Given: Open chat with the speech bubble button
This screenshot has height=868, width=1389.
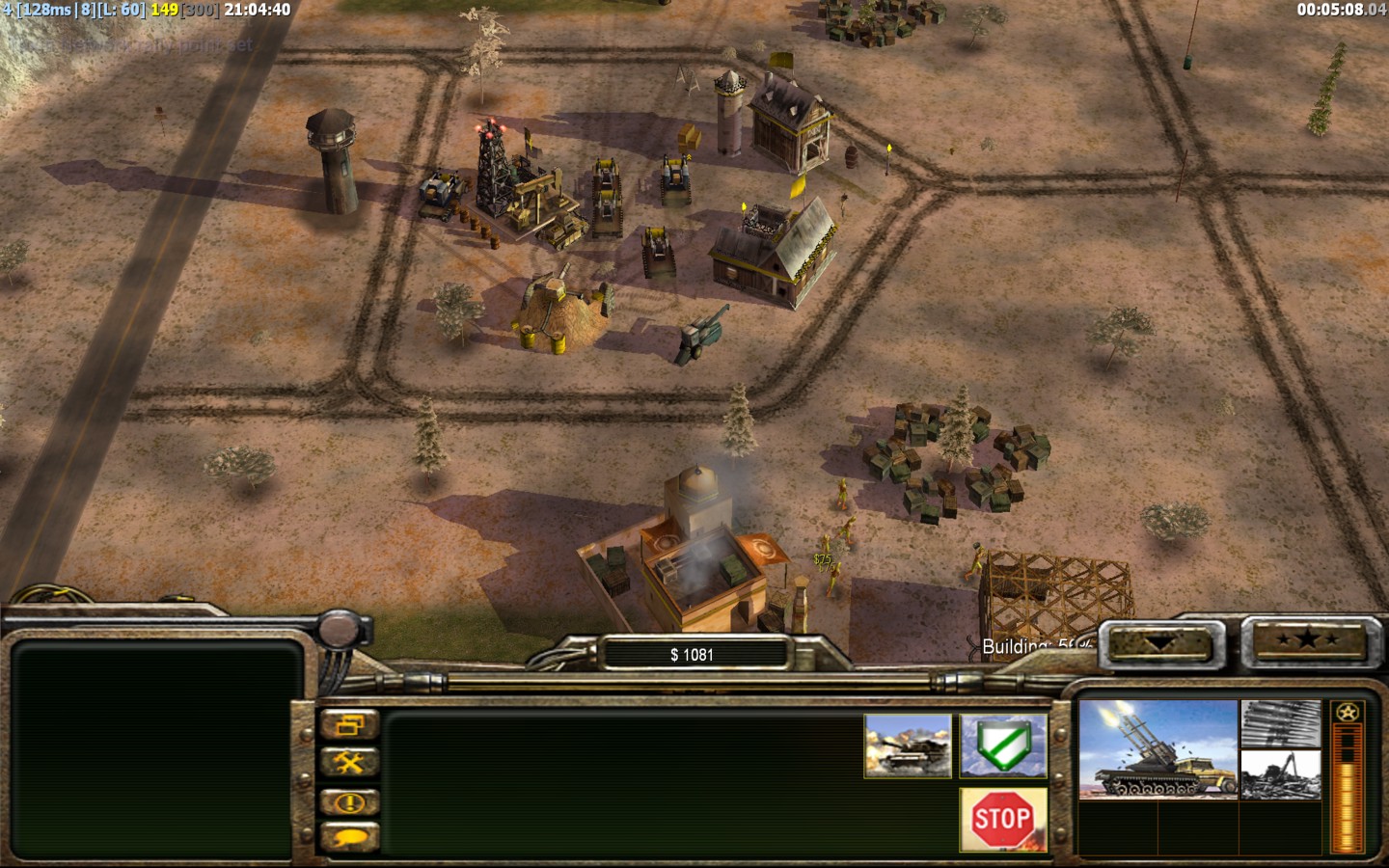Looking at the screenshot, I should click(349, 837).
